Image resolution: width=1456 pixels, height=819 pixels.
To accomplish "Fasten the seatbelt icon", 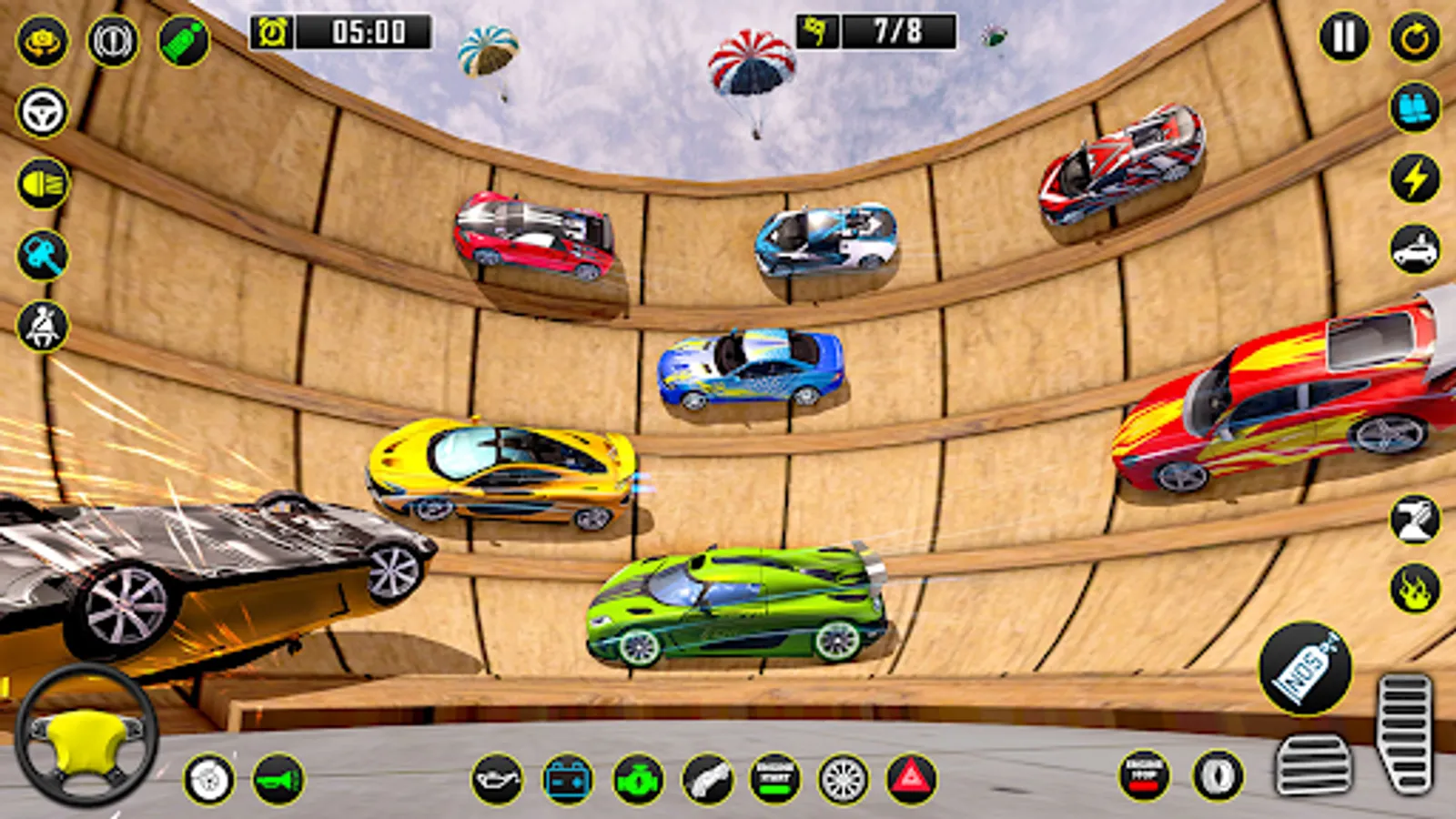I will (x=42, y=326).
